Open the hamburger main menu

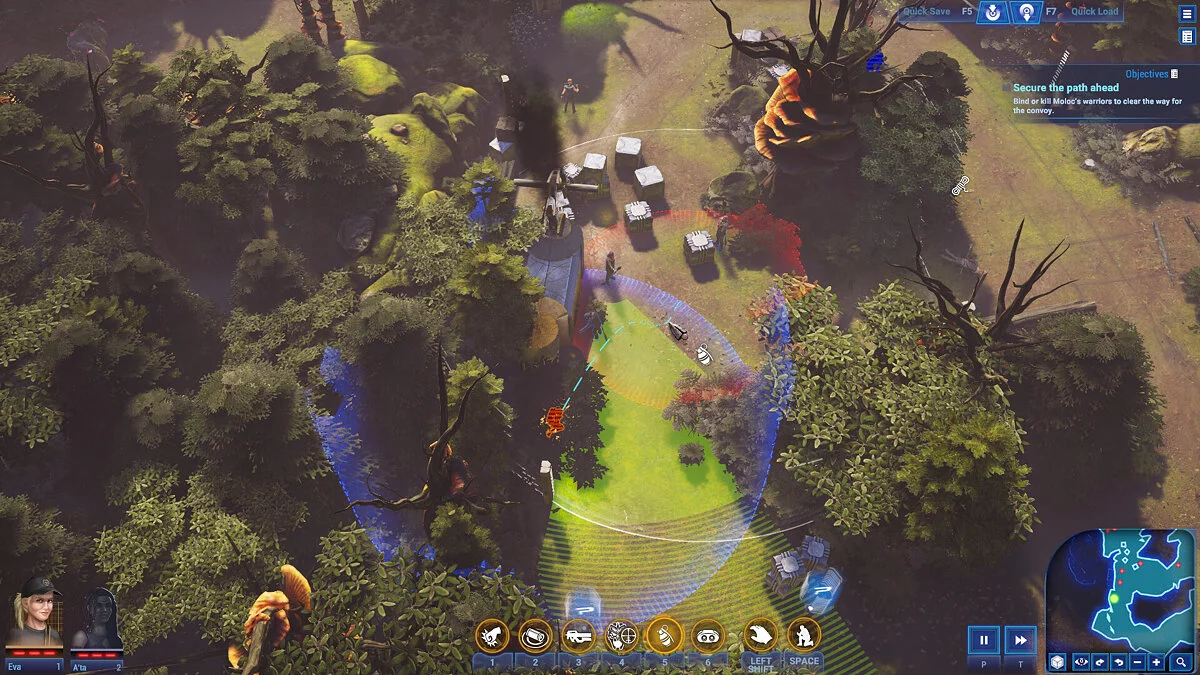click(x=1187, y=13)
